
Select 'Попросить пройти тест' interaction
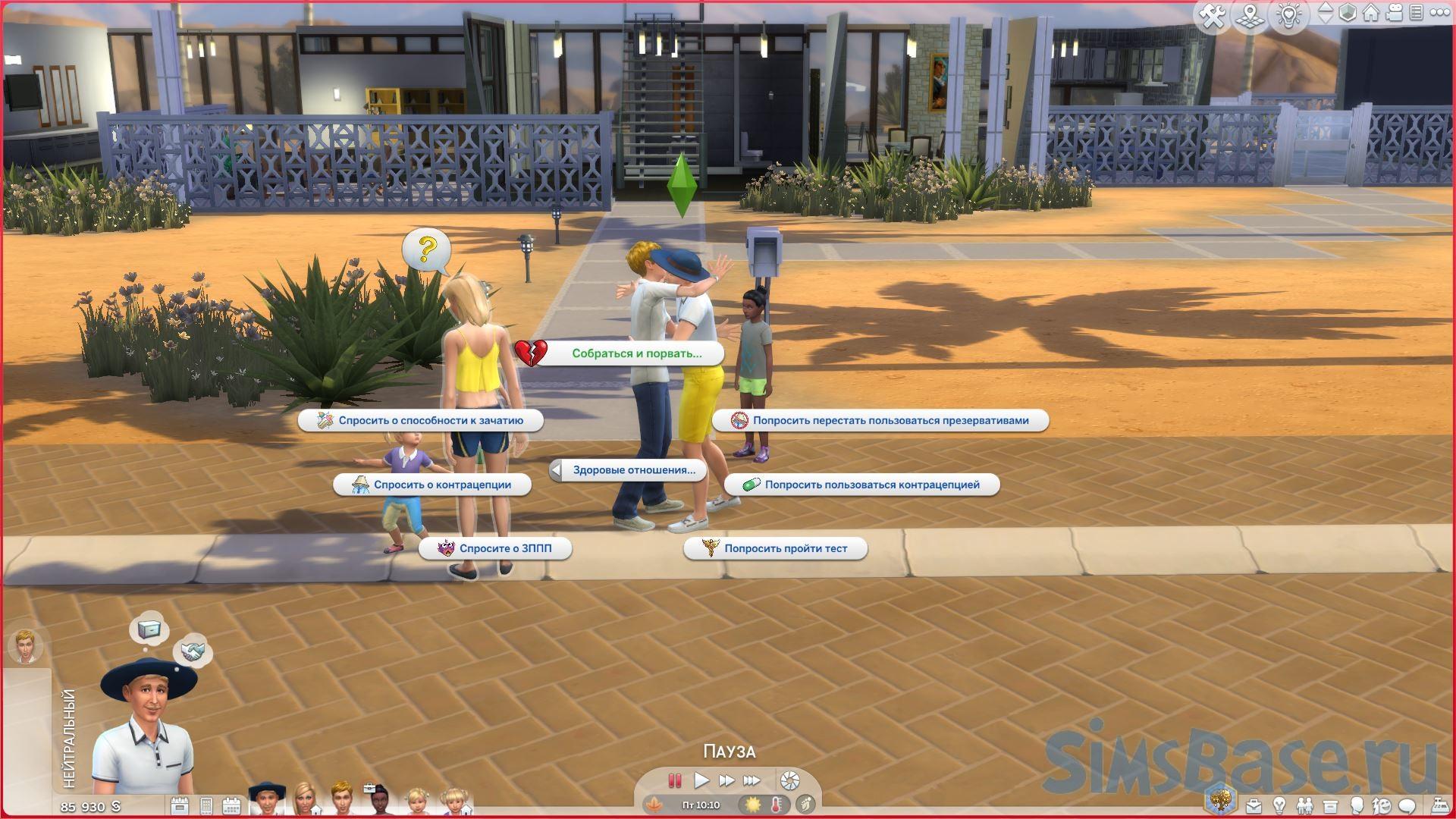coord(785,548)
